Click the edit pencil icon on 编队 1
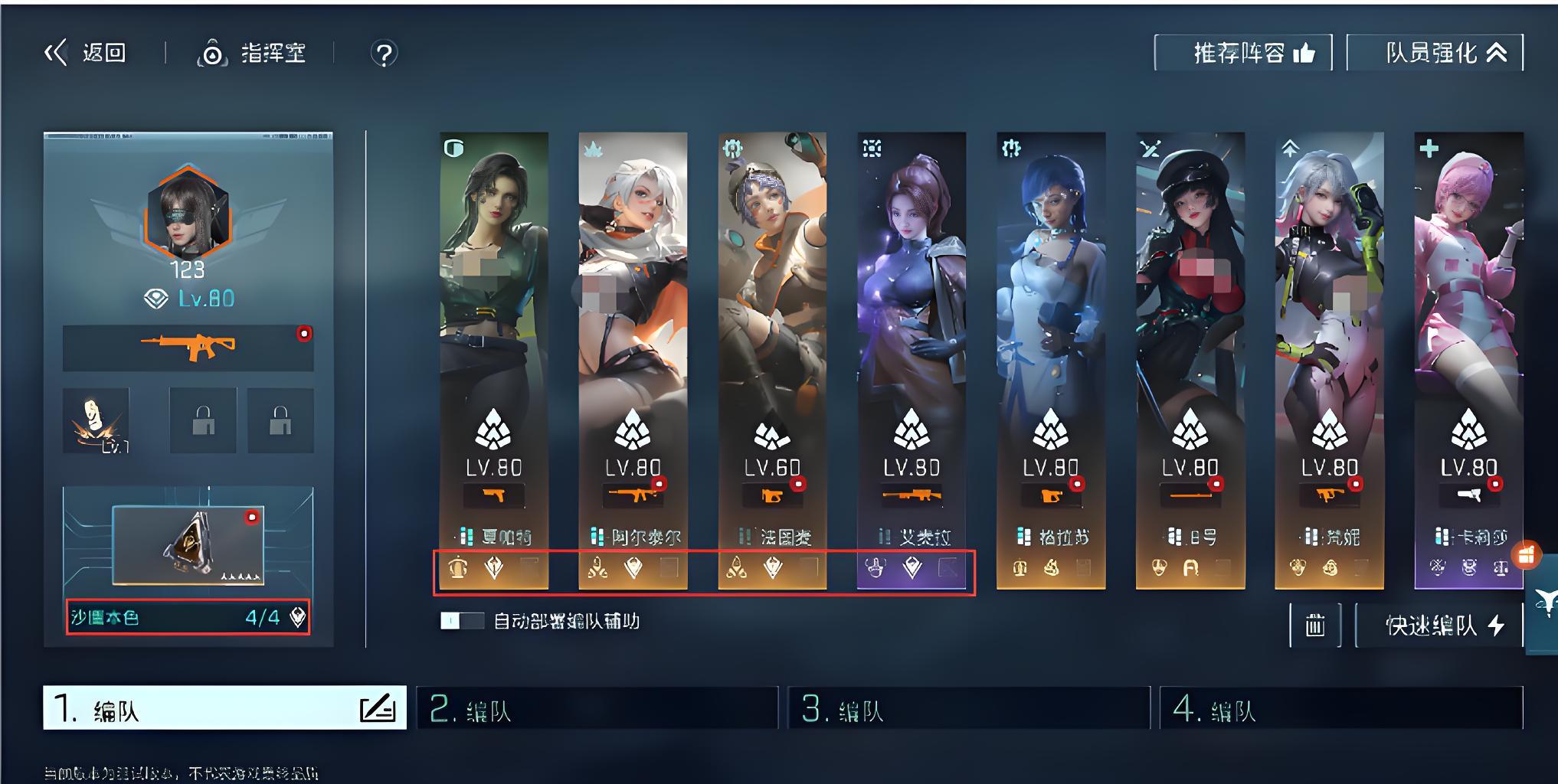1558x784 pixels. 378,708
